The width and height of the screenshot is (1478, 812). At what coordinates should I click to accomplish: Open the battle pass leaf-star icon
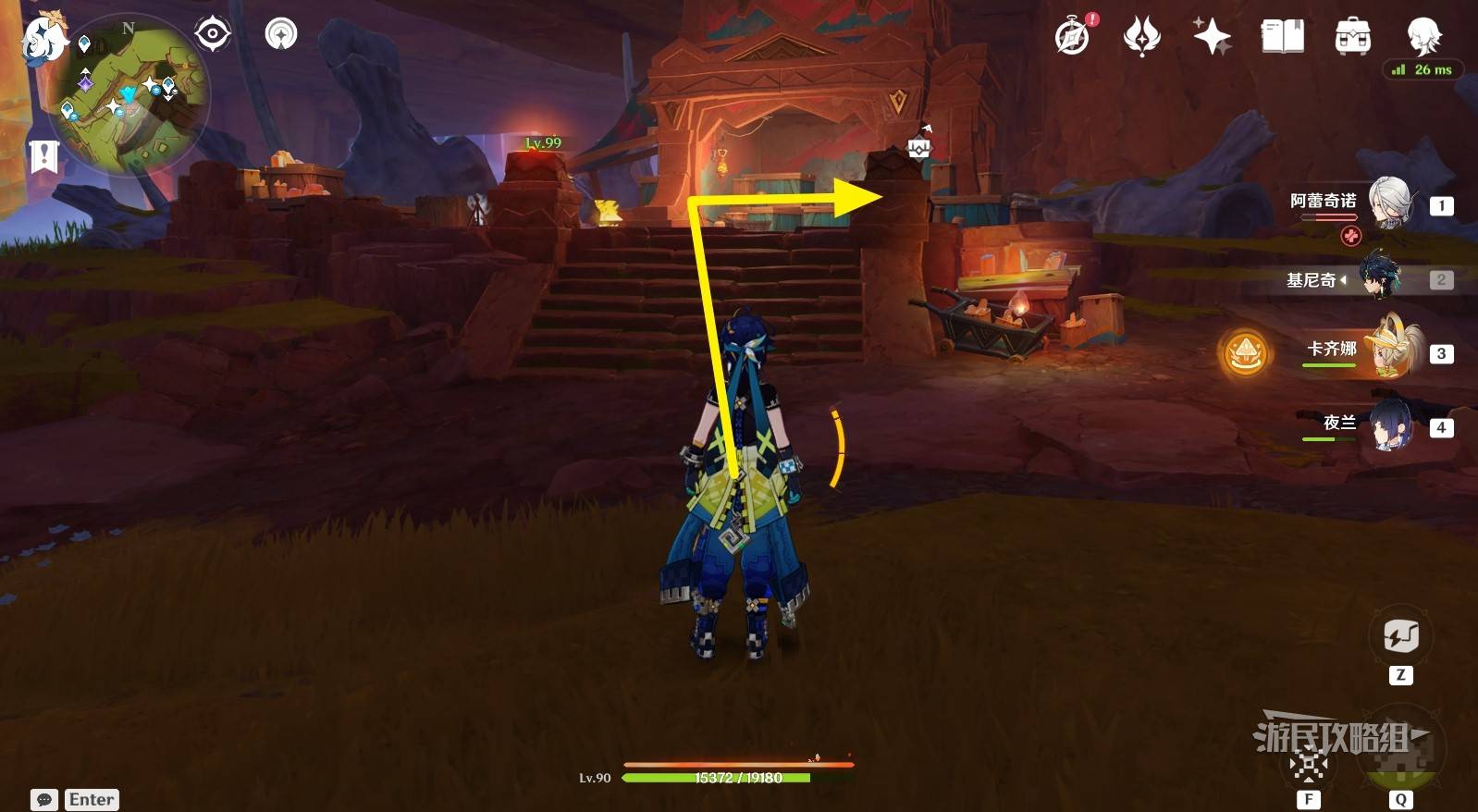coord(1141,36)
